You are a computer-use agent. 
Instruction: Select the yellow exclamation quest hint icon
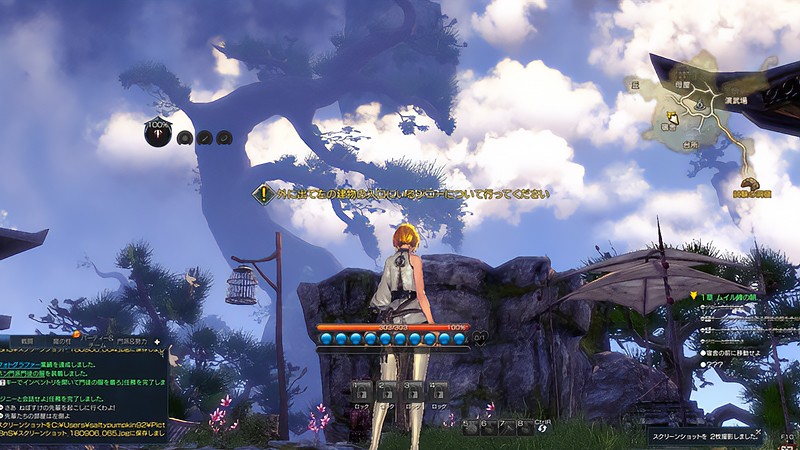262,195
